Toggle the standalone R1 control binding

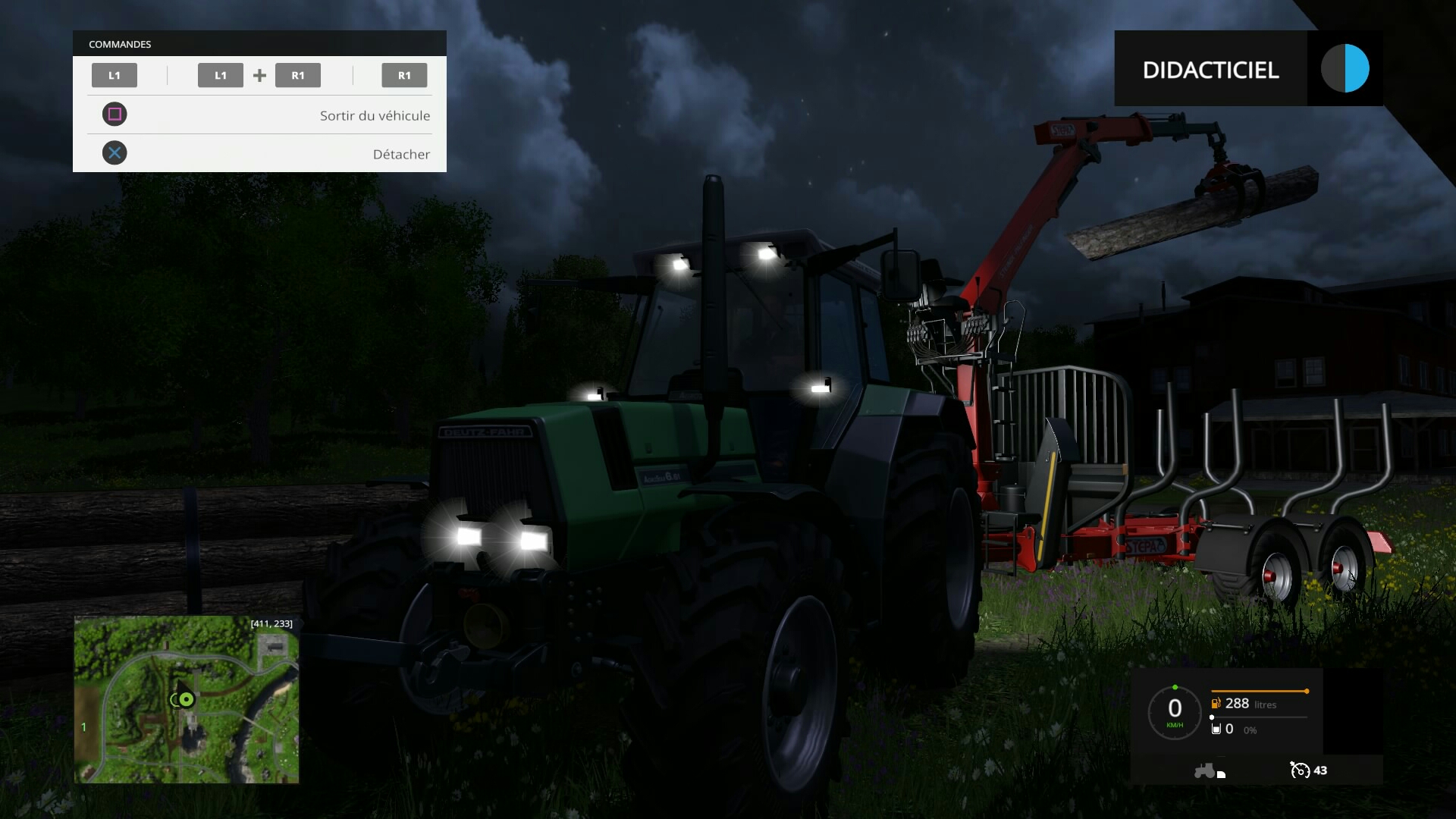tap(404, 75)
